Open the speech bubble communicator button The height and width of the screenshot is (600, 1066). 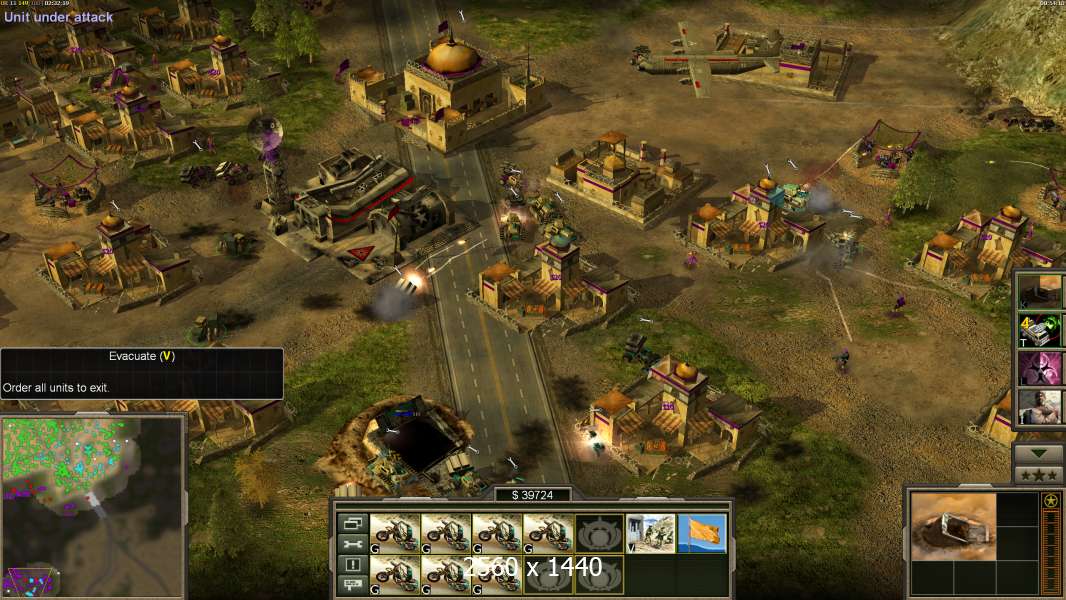(353, 586)
